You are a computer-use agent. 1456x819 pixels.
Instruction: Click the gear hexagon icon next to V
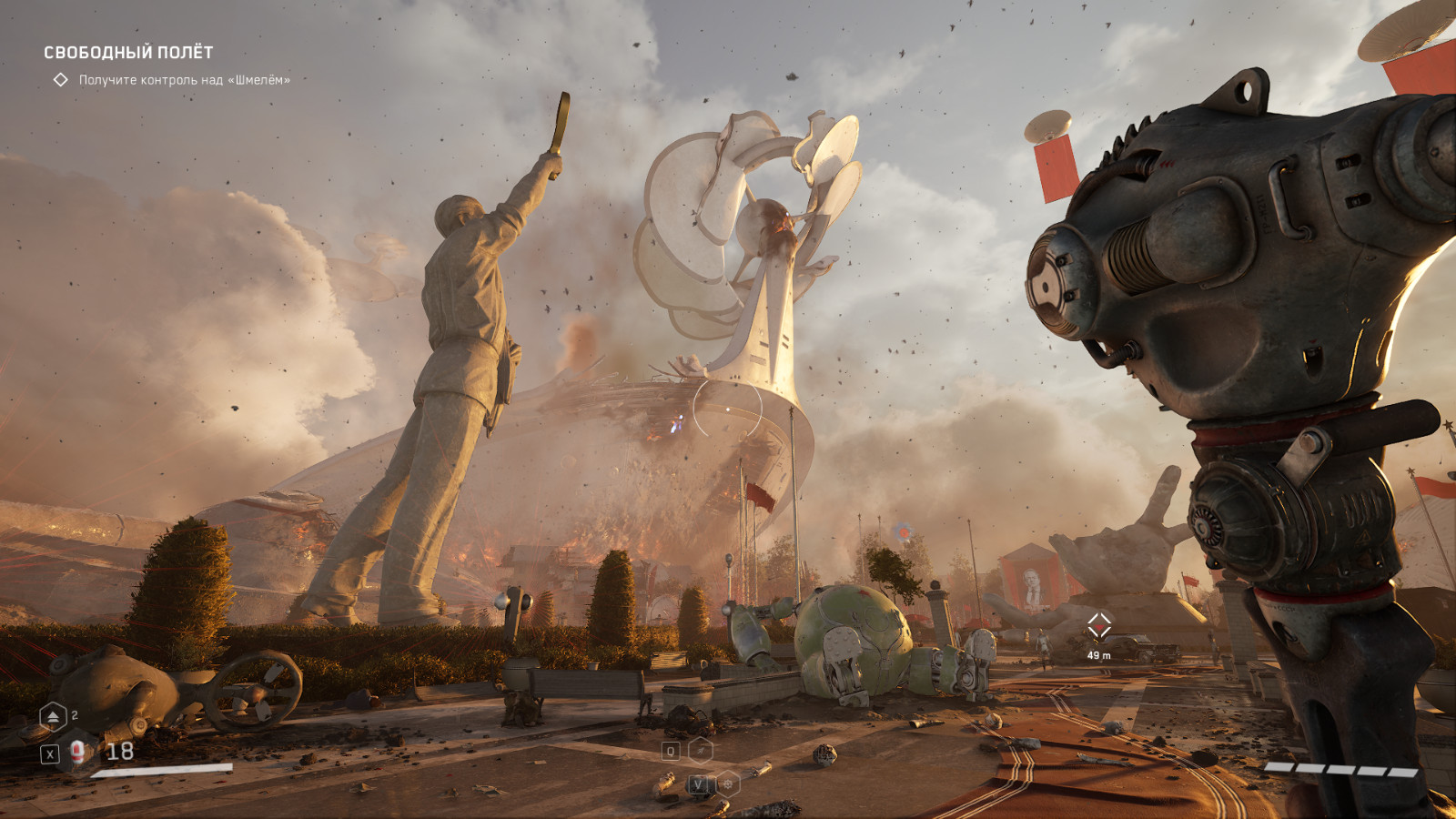pyautogui.click(x=728, y=784)
